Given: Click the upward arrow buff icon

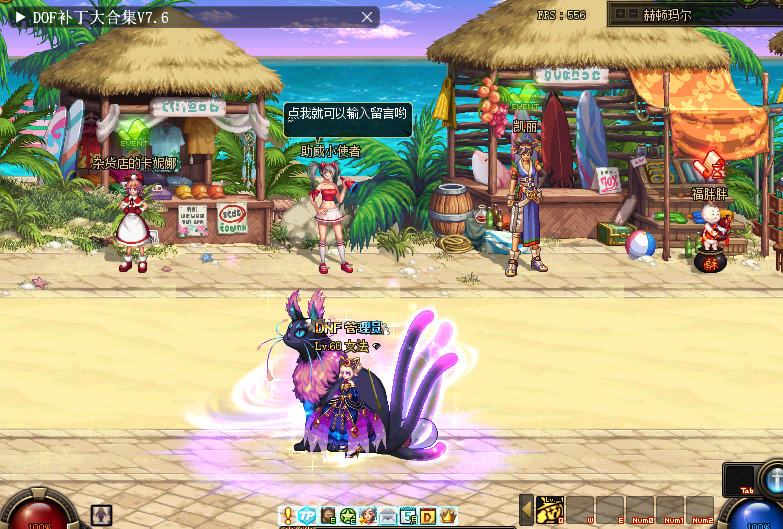Looking at the screenshot, I should pyautogui.click(x=101, y=514).
